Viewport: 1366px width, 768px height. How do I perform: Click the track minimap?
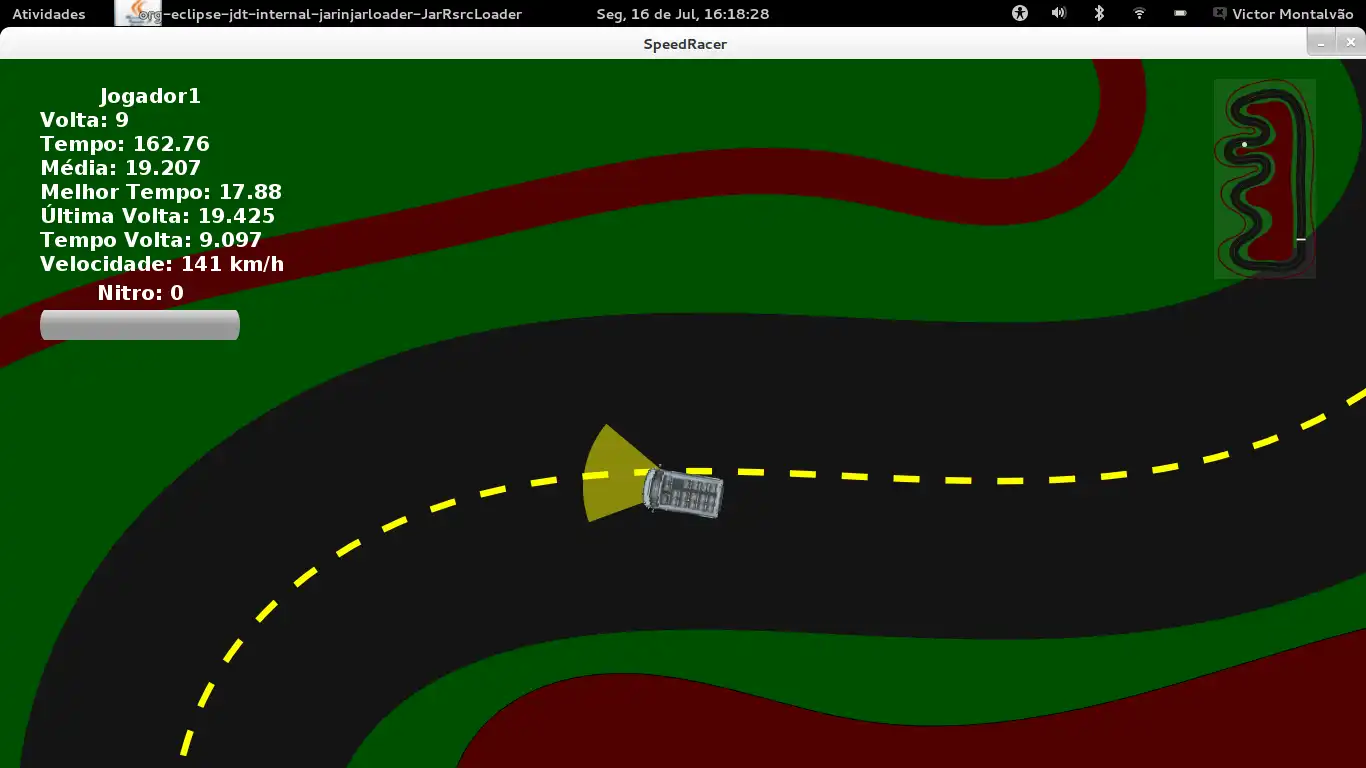tap(1264, 178)
